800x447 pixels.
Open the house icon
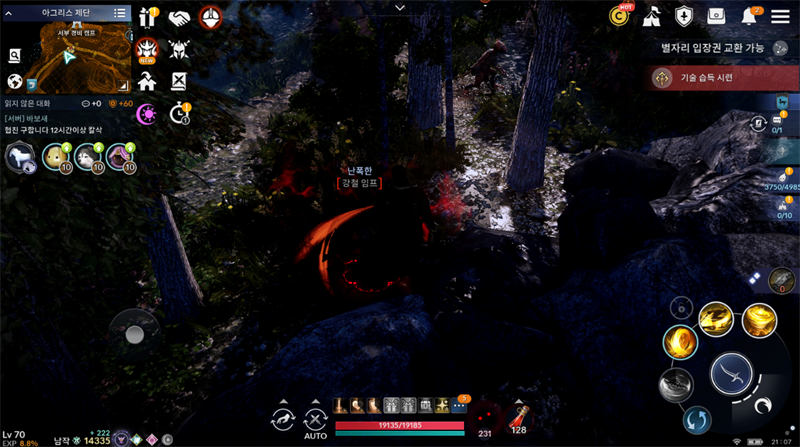(148, 81)
